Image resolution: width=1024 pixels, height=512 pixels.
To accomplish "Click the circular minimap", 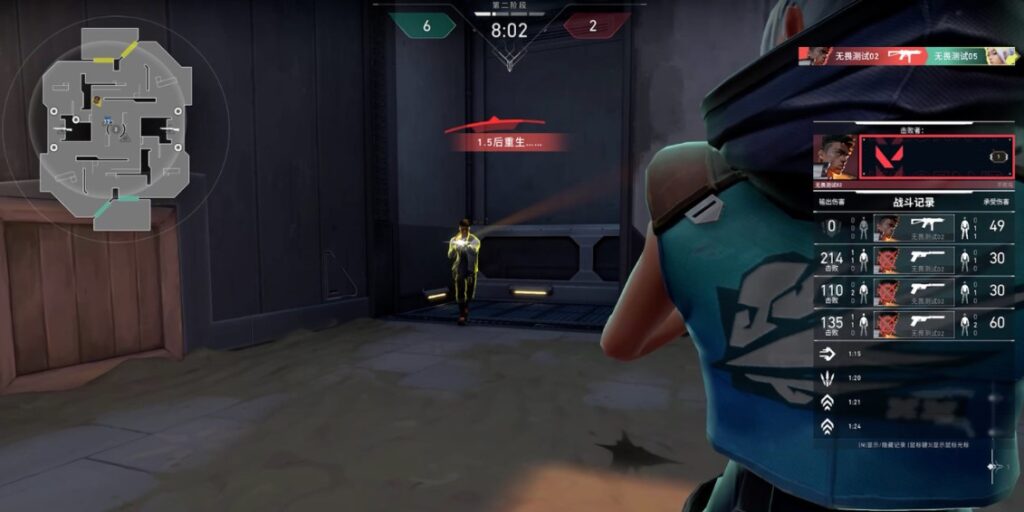I will [x=115, y=128].
